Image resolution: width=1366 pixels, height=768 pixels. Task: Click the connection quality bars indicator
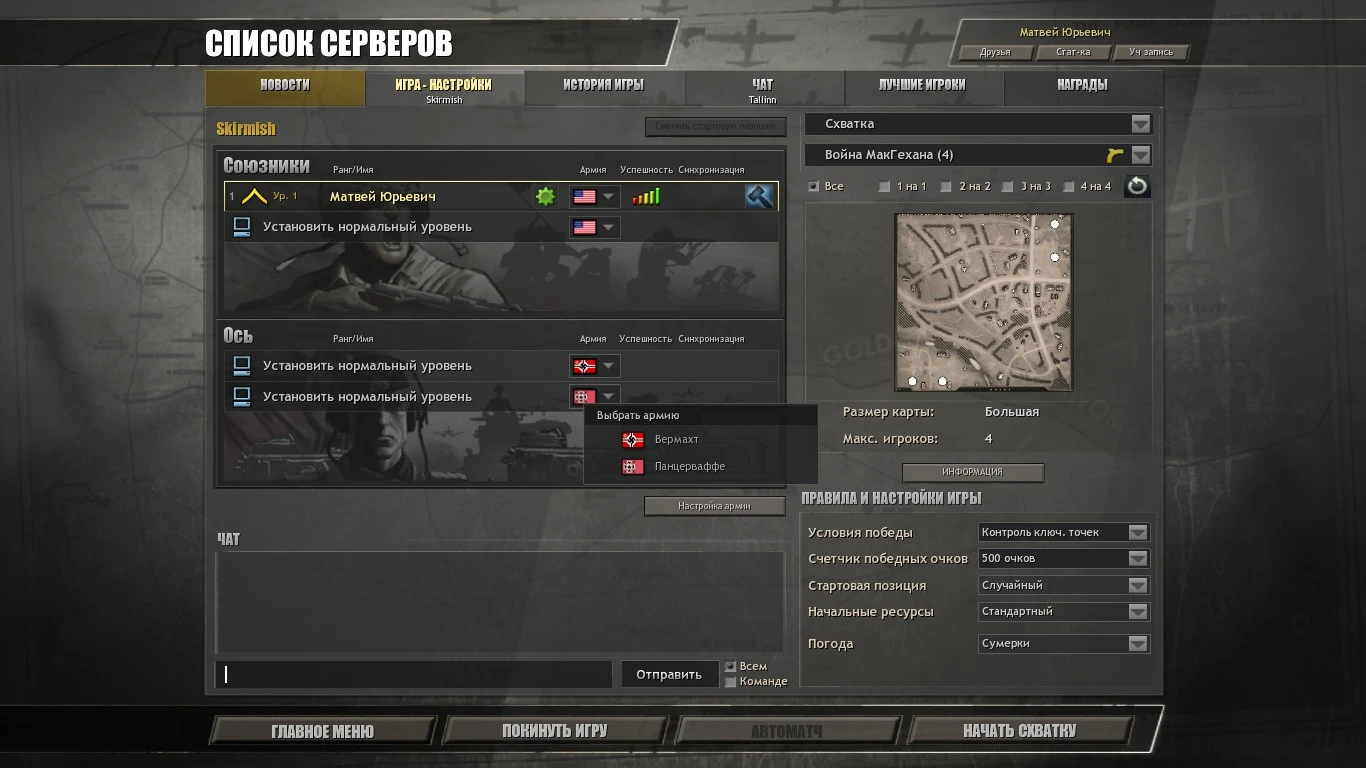(x=647, y=196)
